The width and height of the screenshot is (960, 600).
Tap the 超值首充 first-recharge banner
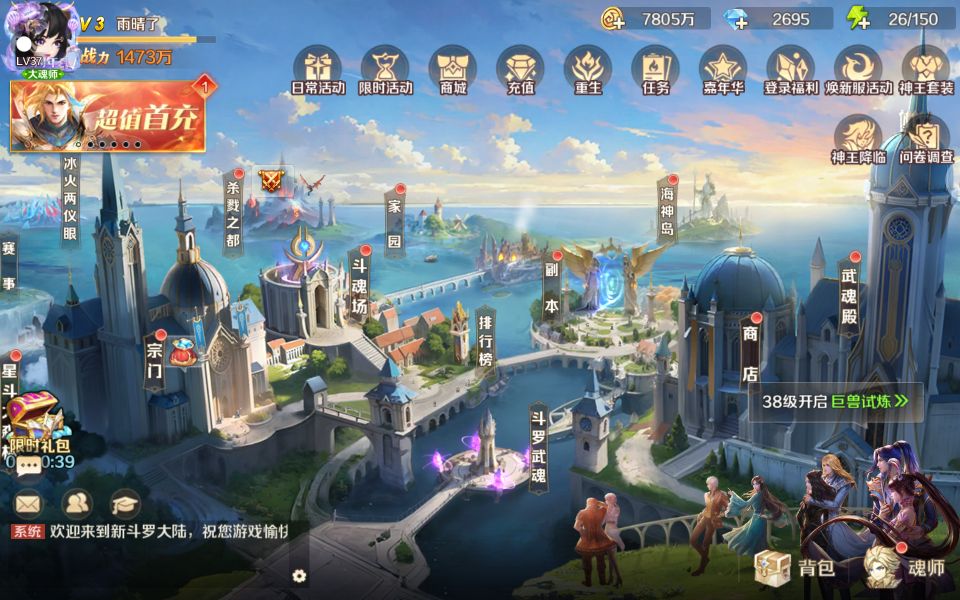108,116
